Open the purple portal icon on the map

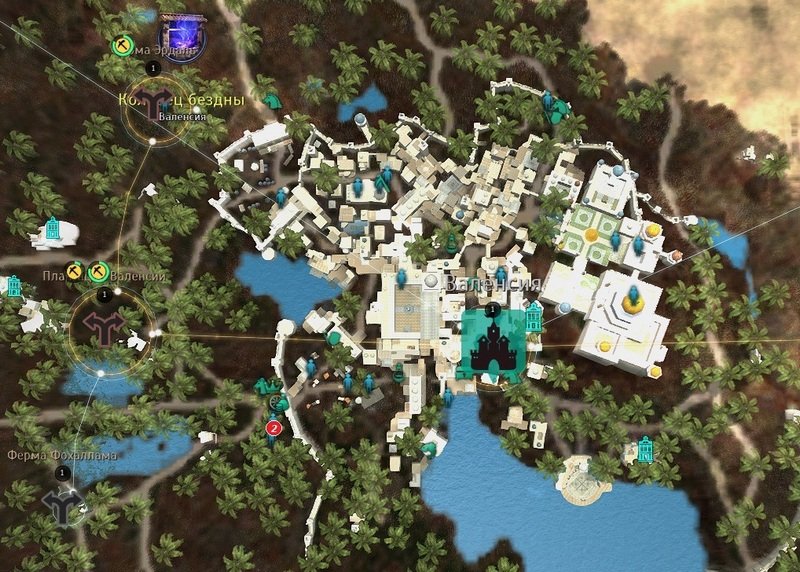pos(179,45)
